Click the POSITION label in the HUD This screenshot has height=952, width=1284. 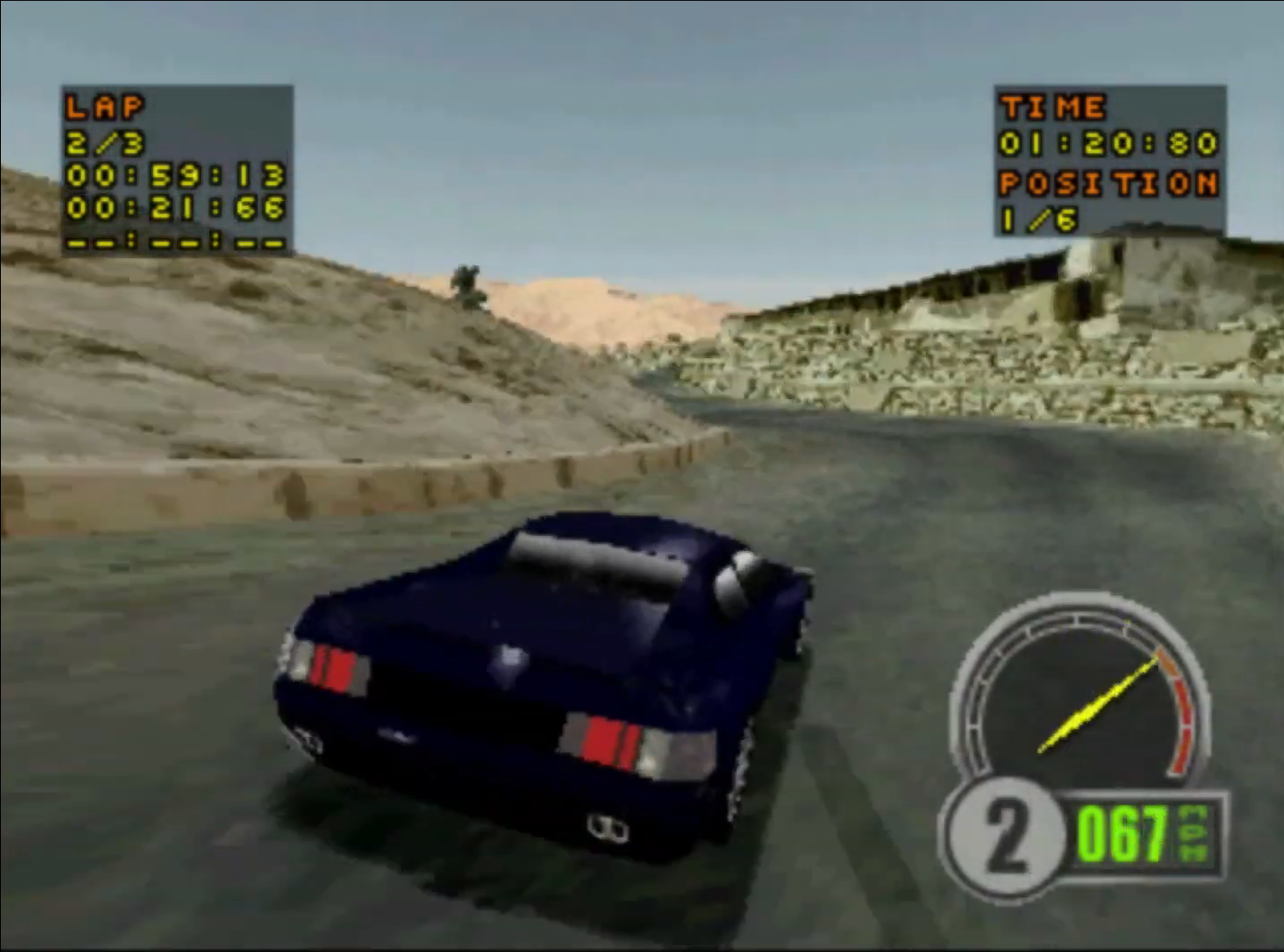[x=1110, y=181]
